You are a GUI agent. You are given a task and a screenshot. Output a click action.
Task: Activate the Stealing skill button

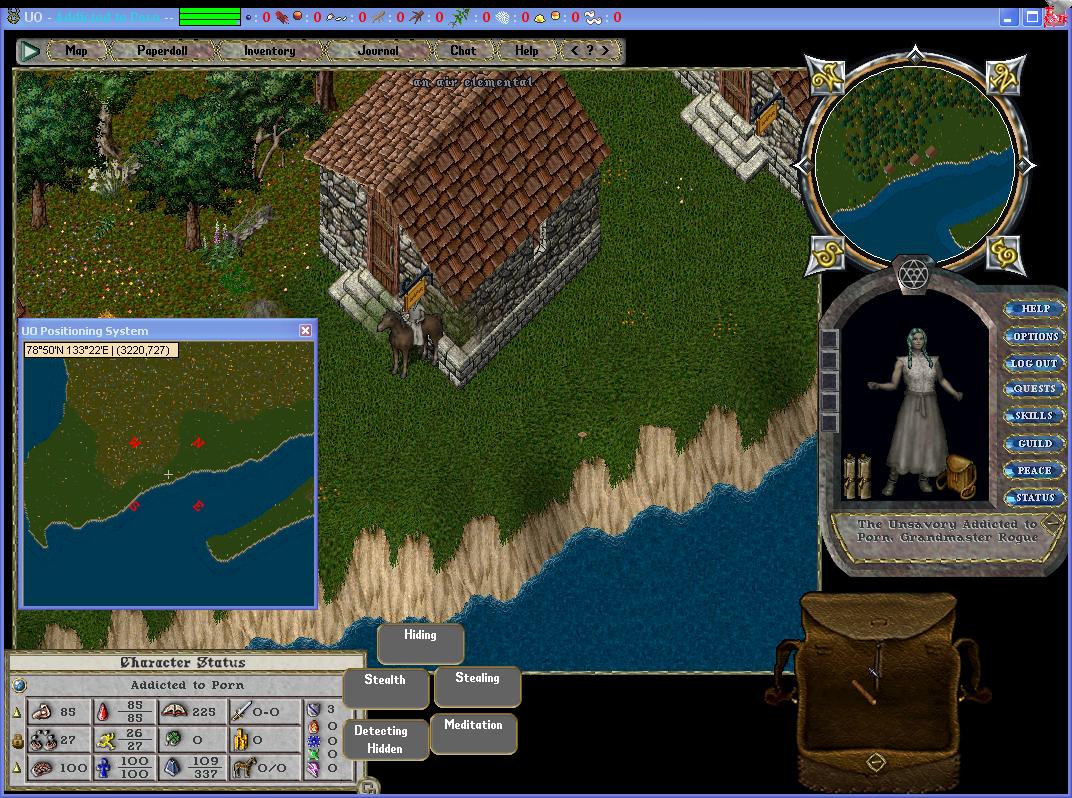[477, 686]
